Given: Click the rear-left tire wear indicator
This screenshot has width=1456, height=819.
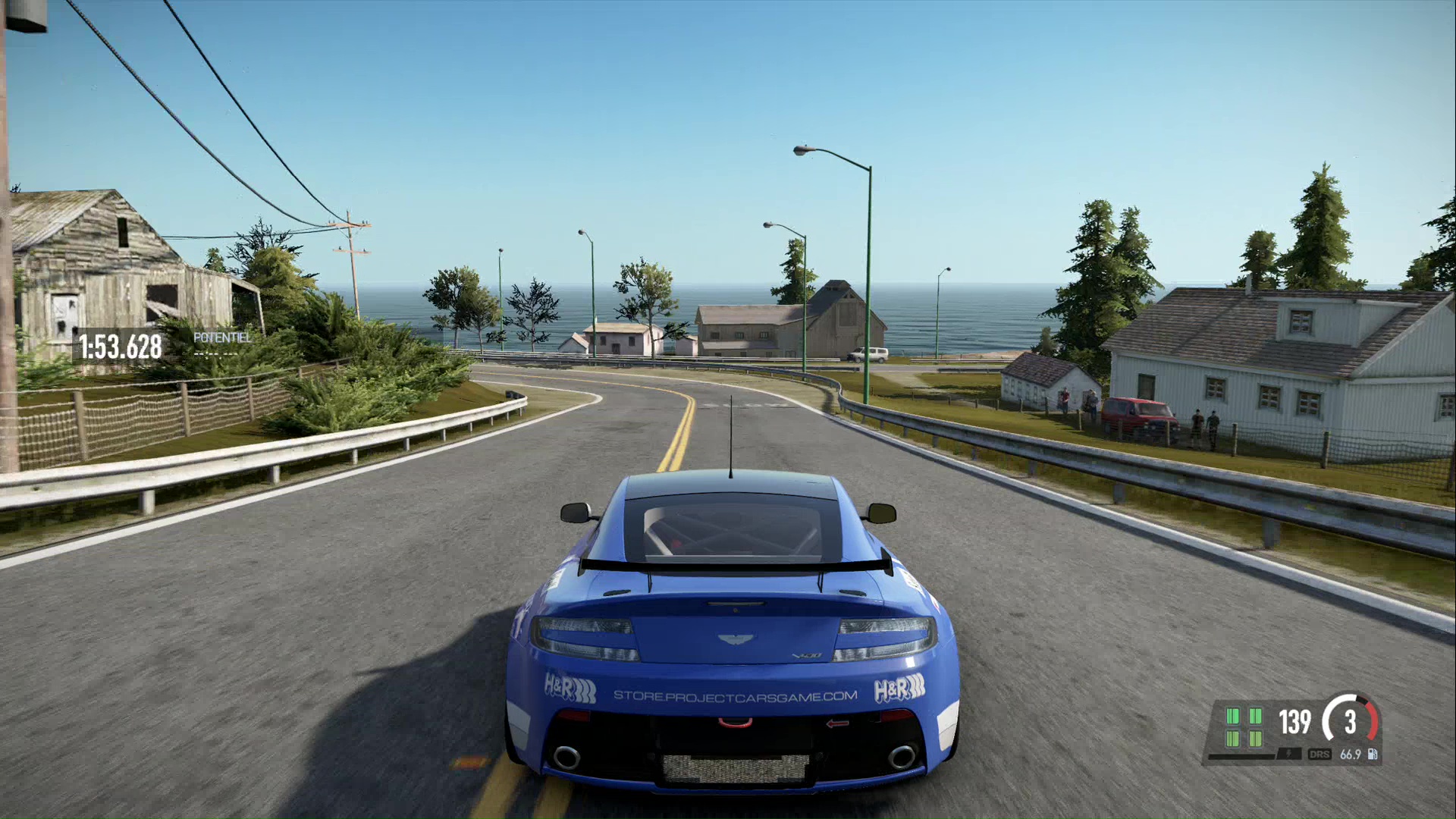Looking at the screenshot, I should [1232, 739].
